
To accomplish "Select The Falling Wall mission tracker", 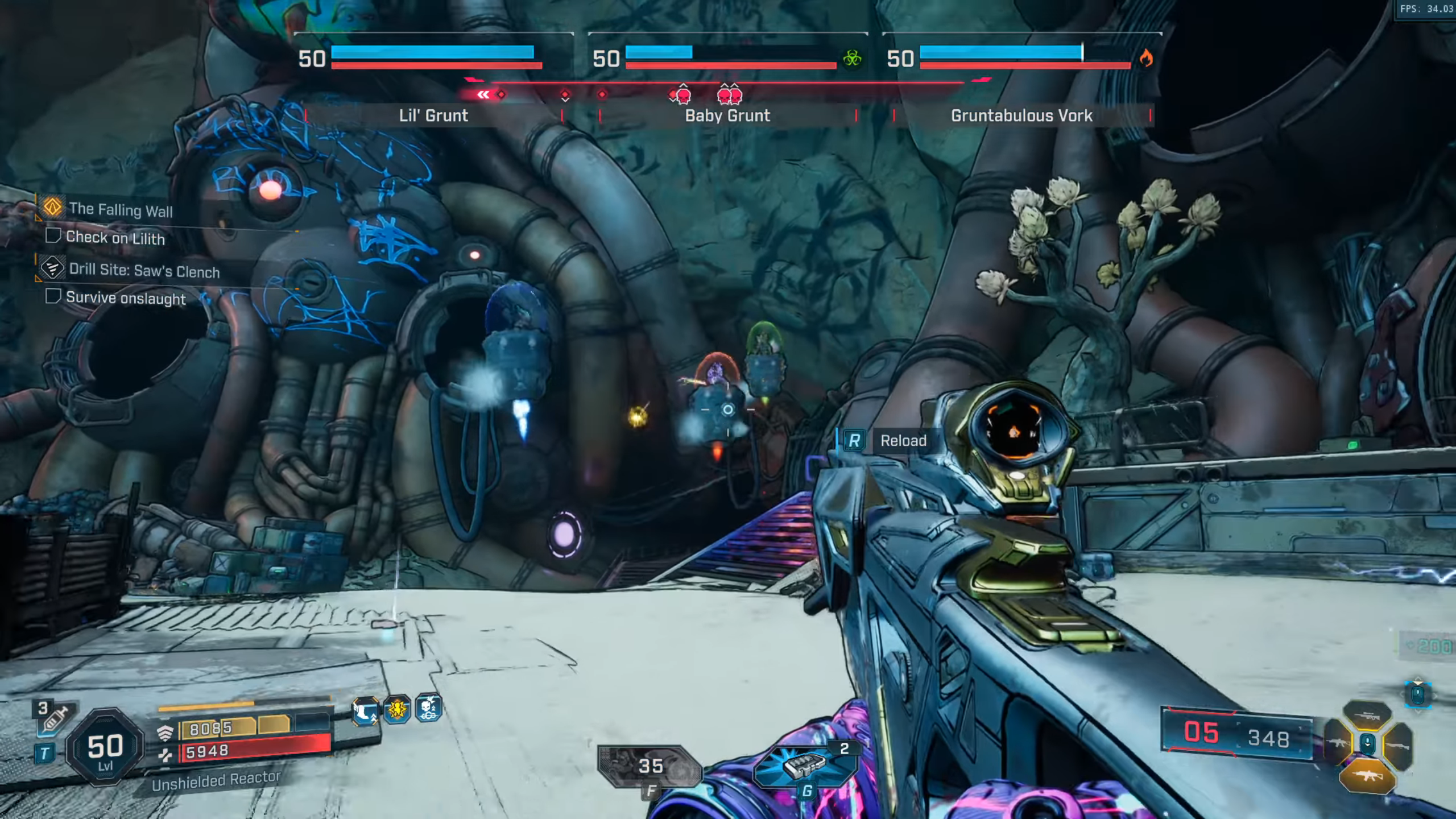I will [x=120, y=209].
